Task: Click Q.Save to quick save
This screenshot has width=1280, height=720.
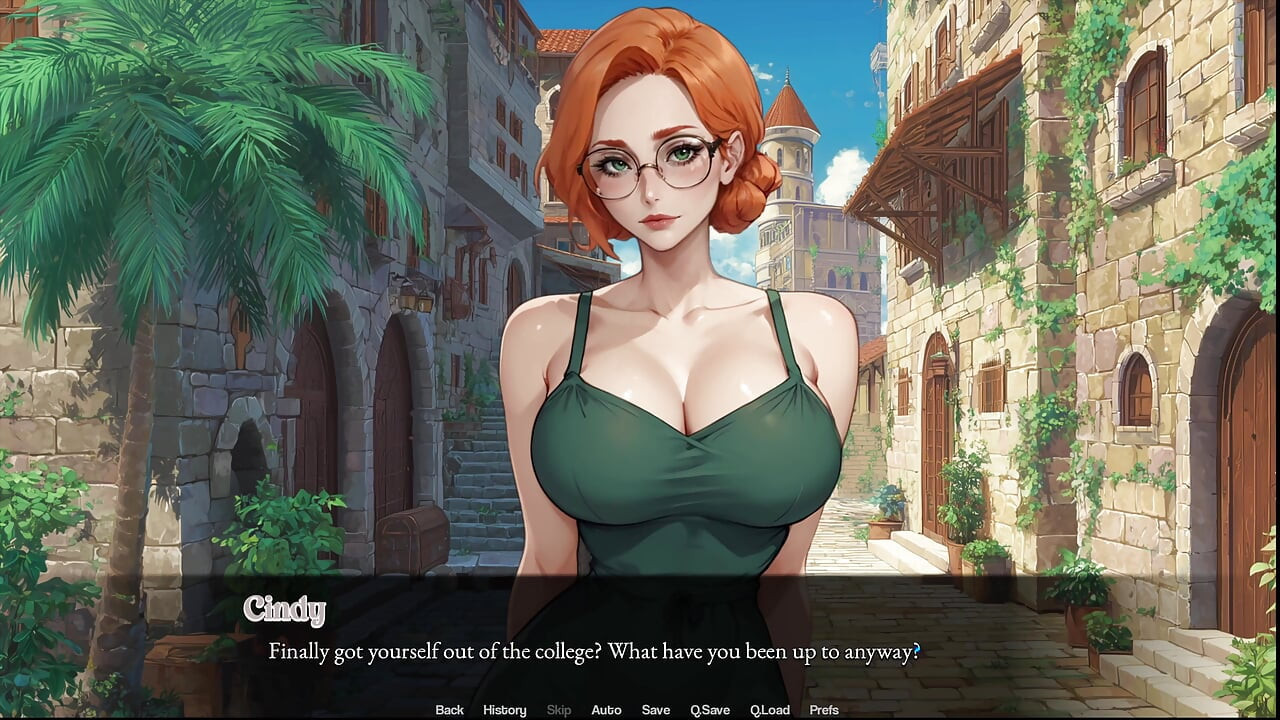Action: [710, 710]
